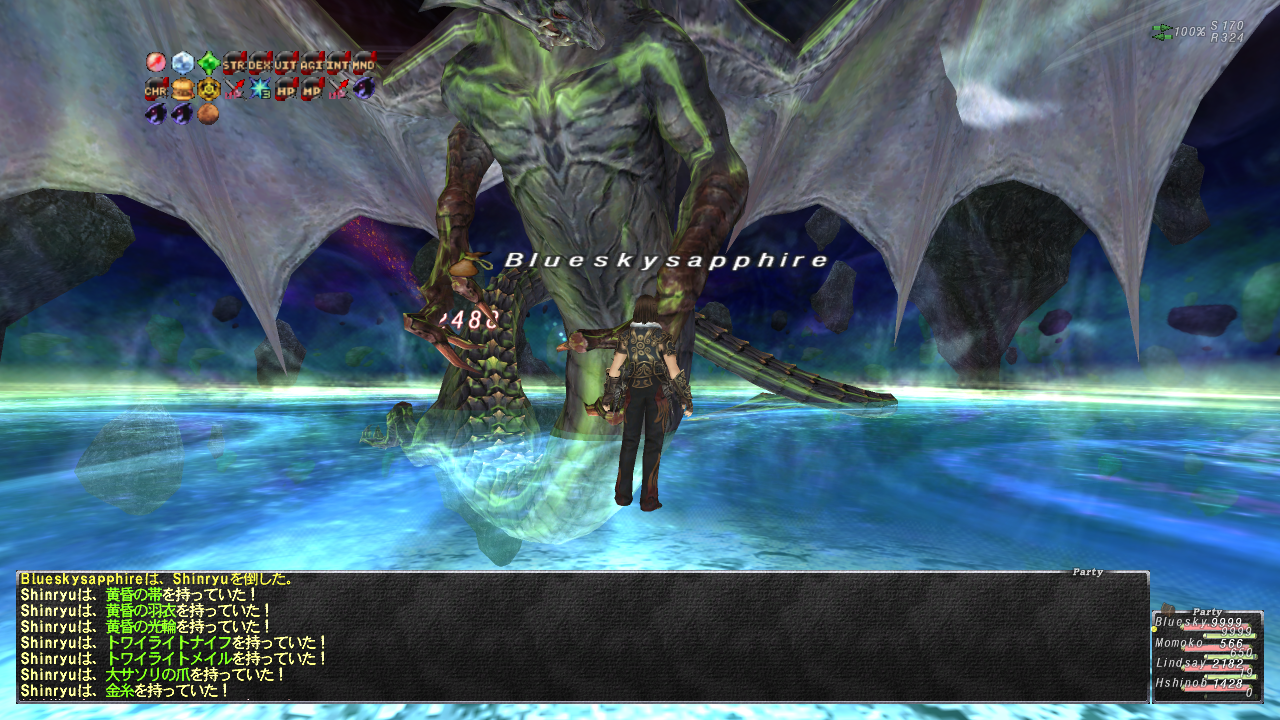Click the ice crystal status icon
Screen dimensions: 1280x720
[x=182, y=64]
